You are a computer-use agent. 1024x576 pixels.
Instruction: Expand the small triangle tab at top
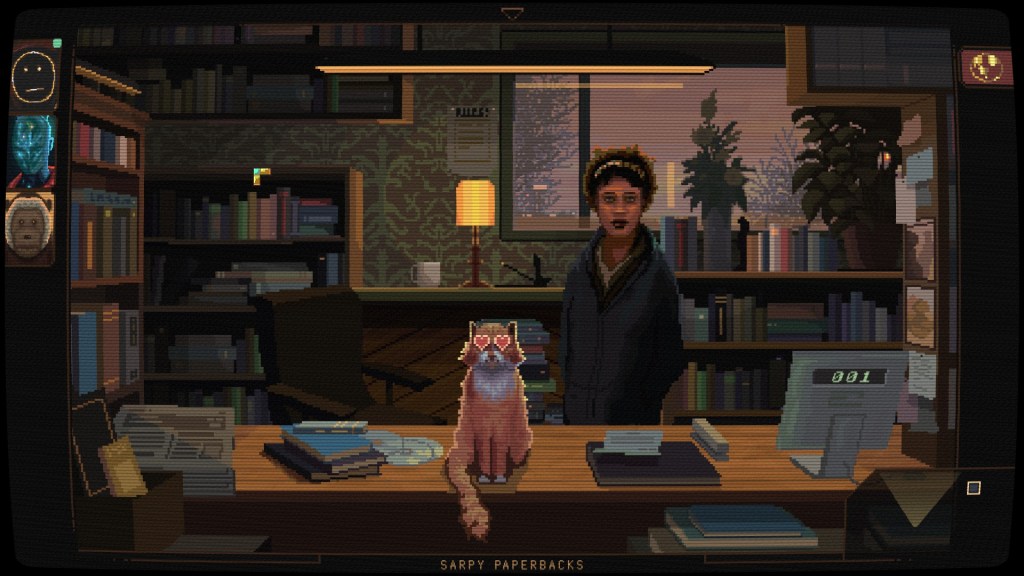(x=512, y=14)
